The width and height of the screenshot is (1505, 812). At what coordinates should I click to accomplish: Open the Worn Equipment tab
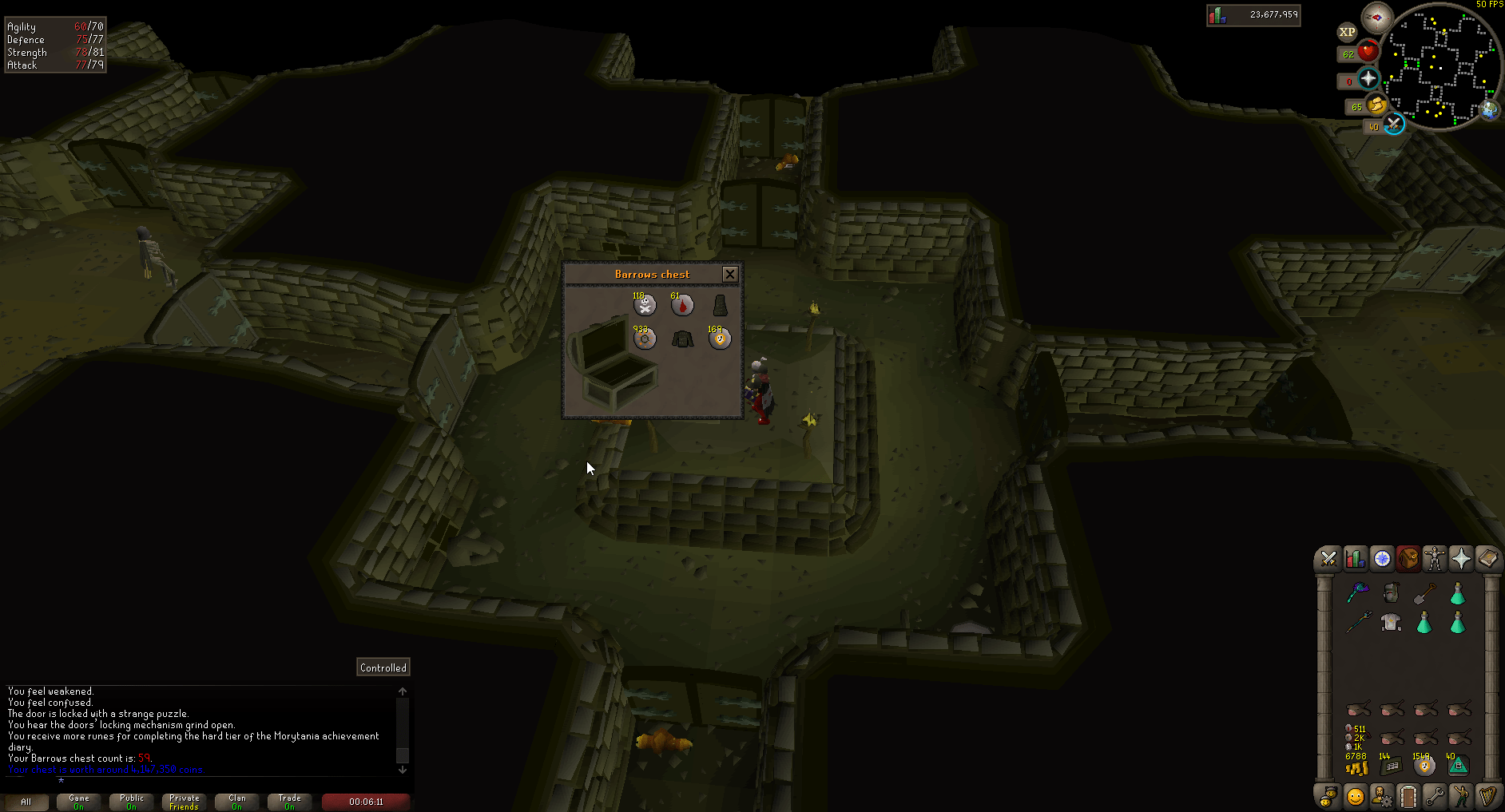[x=1436, y=559]
